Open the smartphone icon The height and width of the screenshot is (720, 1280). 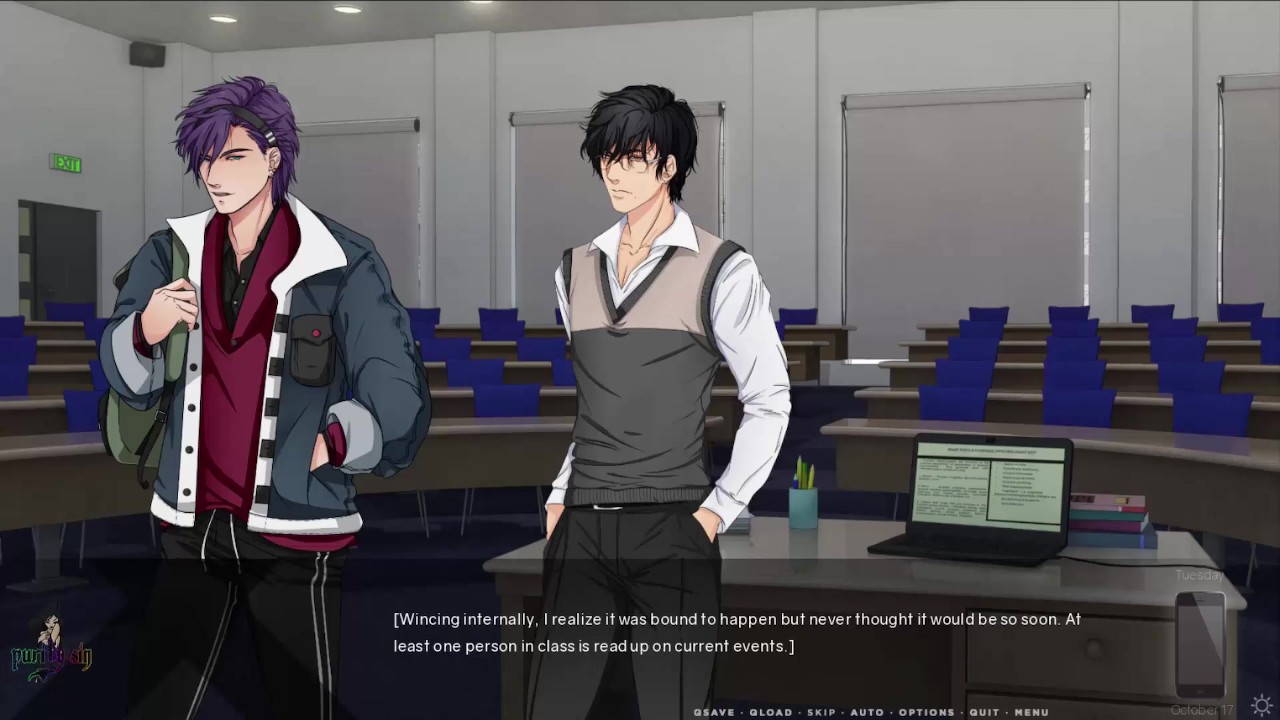(x=1199, y=644)
